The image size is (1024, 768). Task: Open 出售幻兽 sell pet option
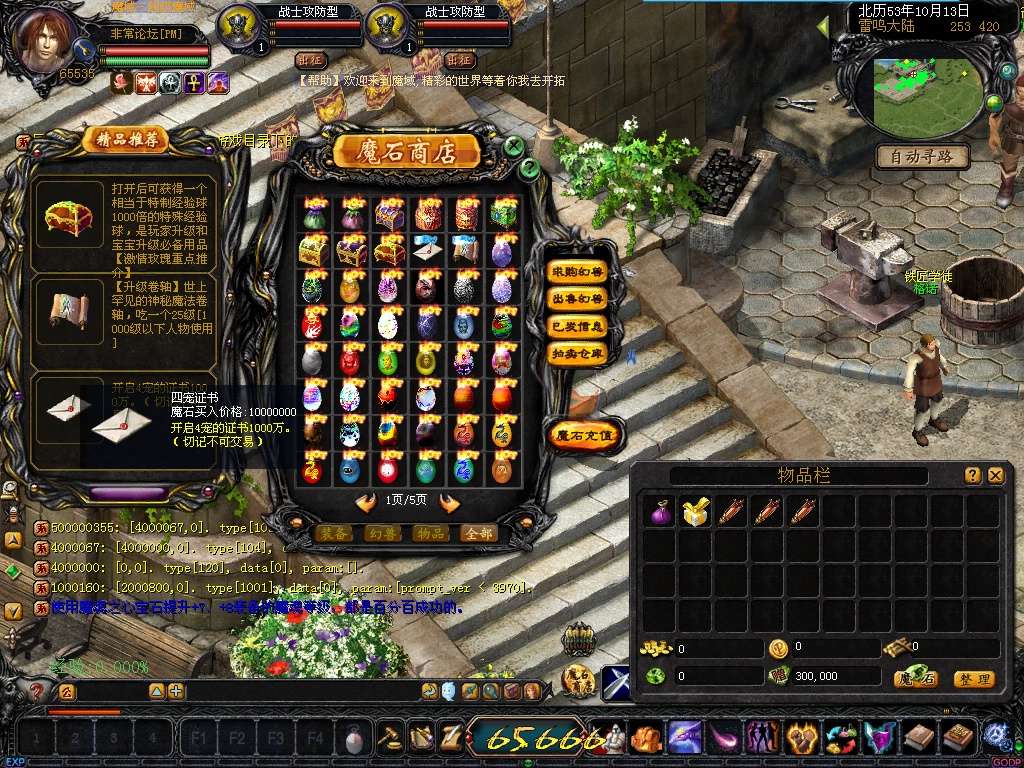point(578,299)
